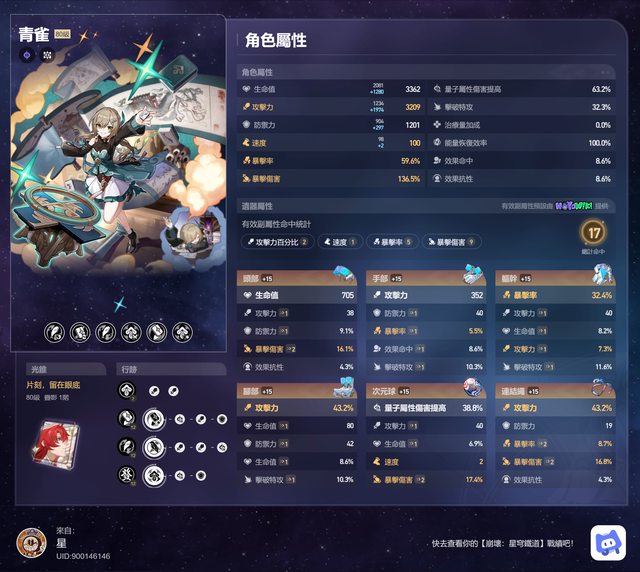Click the player avatar beside 星
Screen dimensions: 640x572
pos(32,542)
